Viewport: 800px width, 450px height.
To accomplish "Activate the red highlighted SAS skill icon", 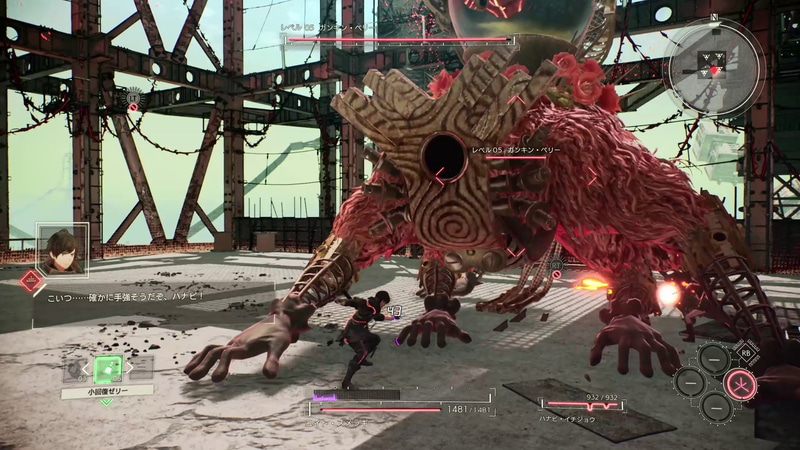I will coord(740,382).
